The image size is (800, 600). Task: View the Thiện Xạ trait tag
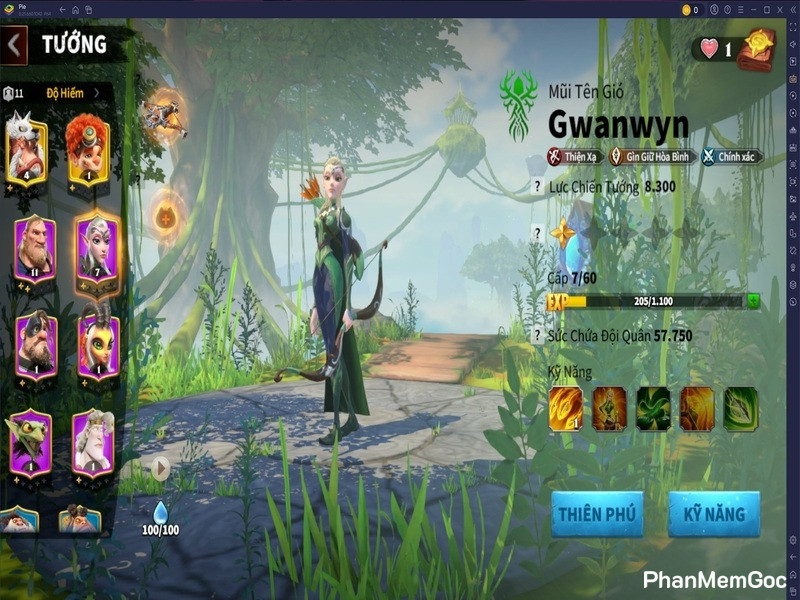pos(572,156)
